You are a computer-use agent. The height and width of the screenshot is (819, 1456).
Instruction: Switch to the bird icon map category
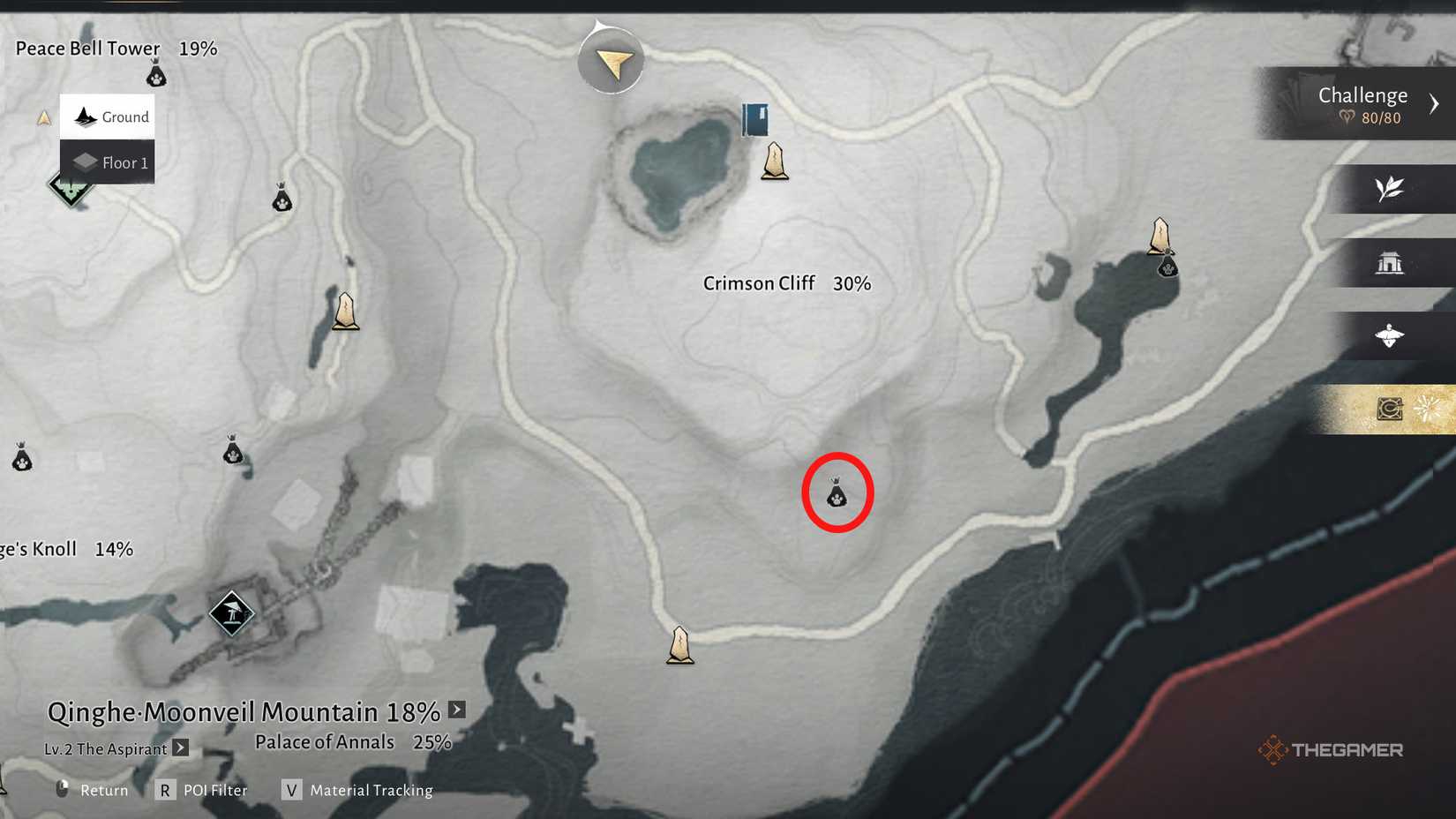[x=1389, y=335]
